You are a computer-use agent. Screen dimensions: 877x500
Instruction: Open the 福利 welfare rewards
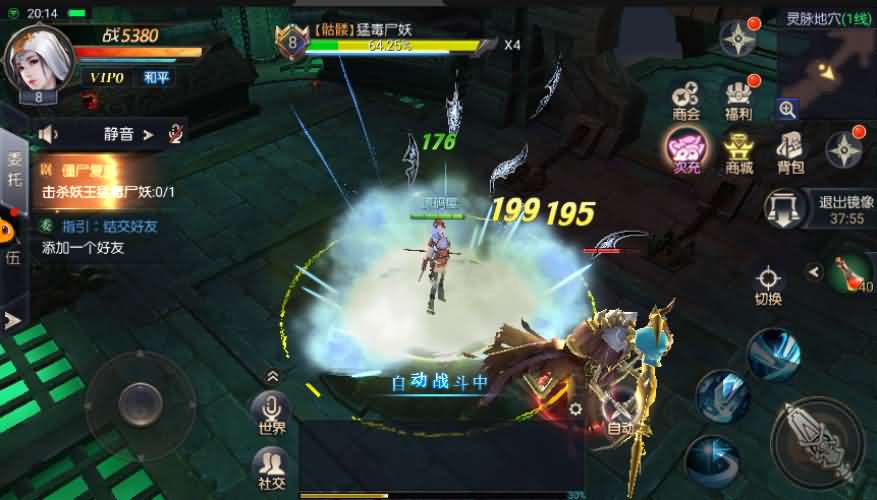738,98
